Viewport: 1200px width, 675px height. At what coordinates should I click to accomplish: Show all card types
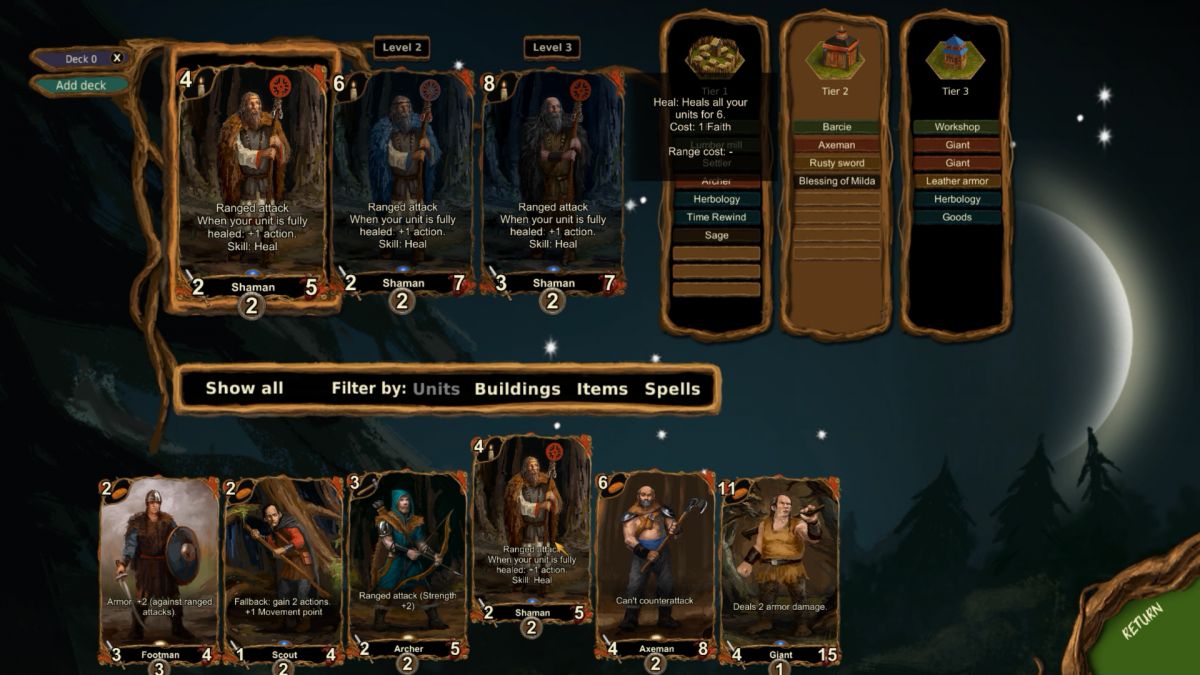[244, 388]
